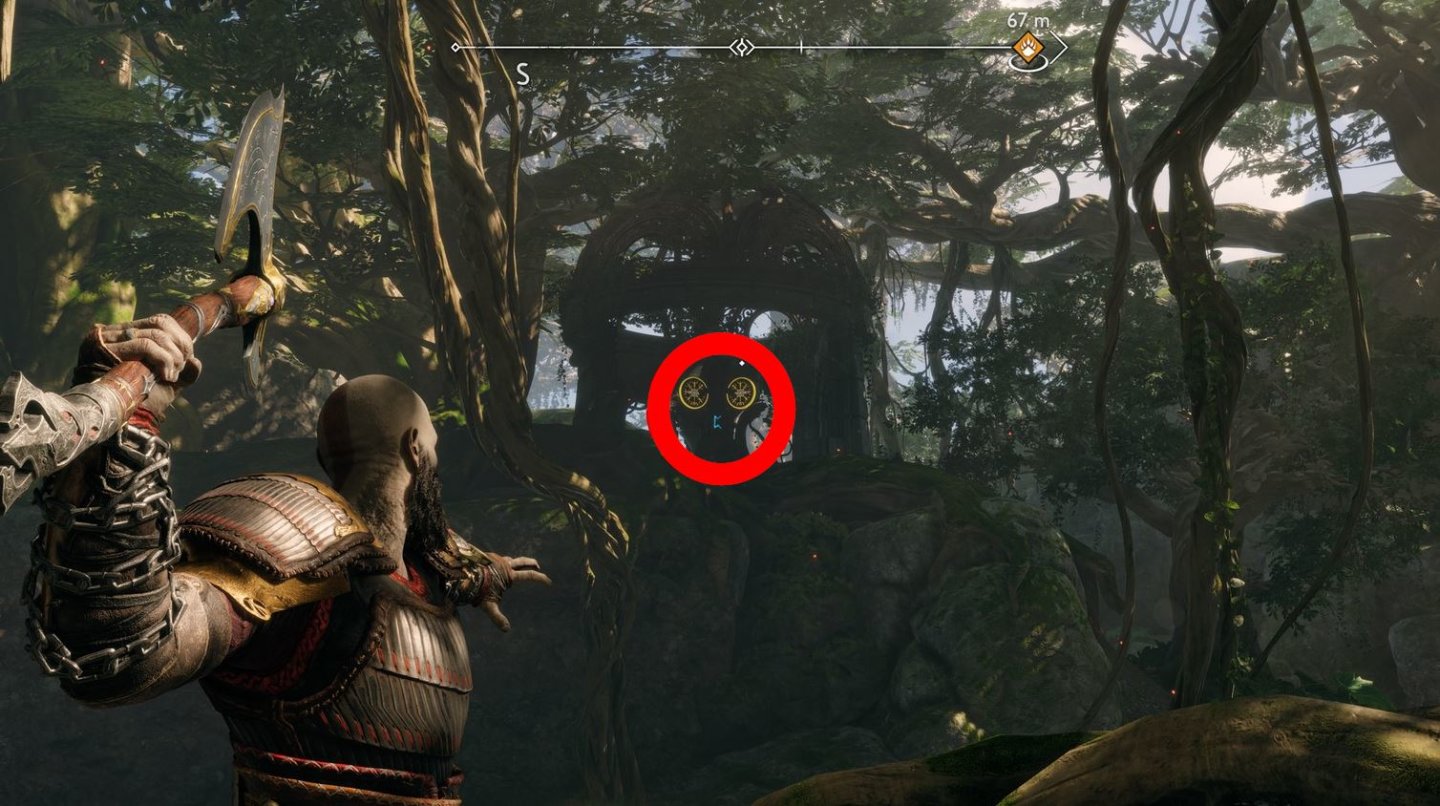The image size is (1440, 806).
Task: Click the red glowing dot in top-left foliage
Action: (103, 62)
